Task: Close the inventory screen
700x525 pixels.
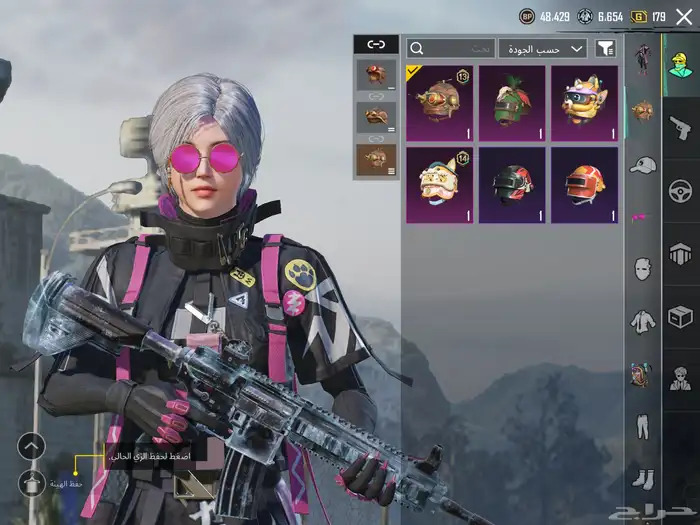Action: pos(684,16)
